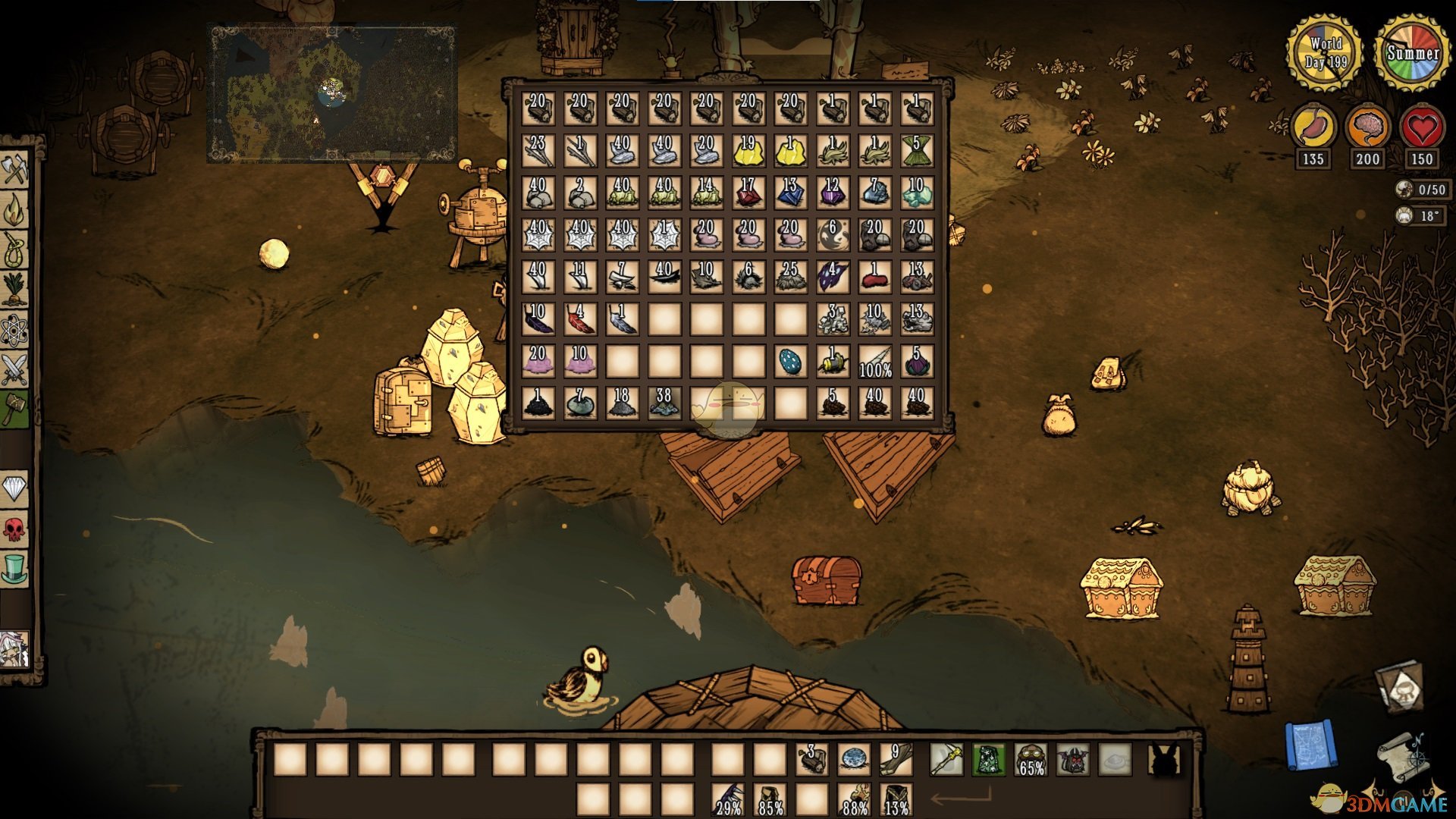Select the cut grass bundle of 5
The width and height of the screenshot is (1456, 819).
(x=916, y=151)
